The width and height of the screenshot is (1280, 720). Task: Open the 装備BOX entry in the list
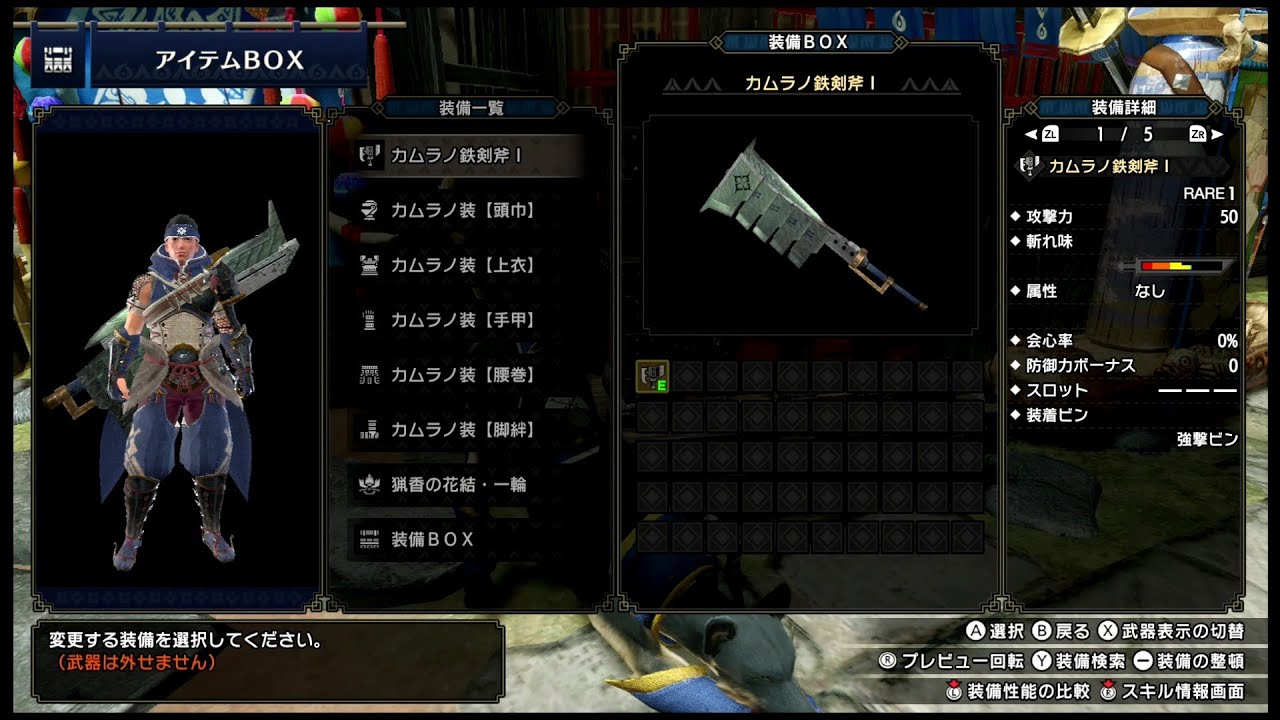[467, 540]
